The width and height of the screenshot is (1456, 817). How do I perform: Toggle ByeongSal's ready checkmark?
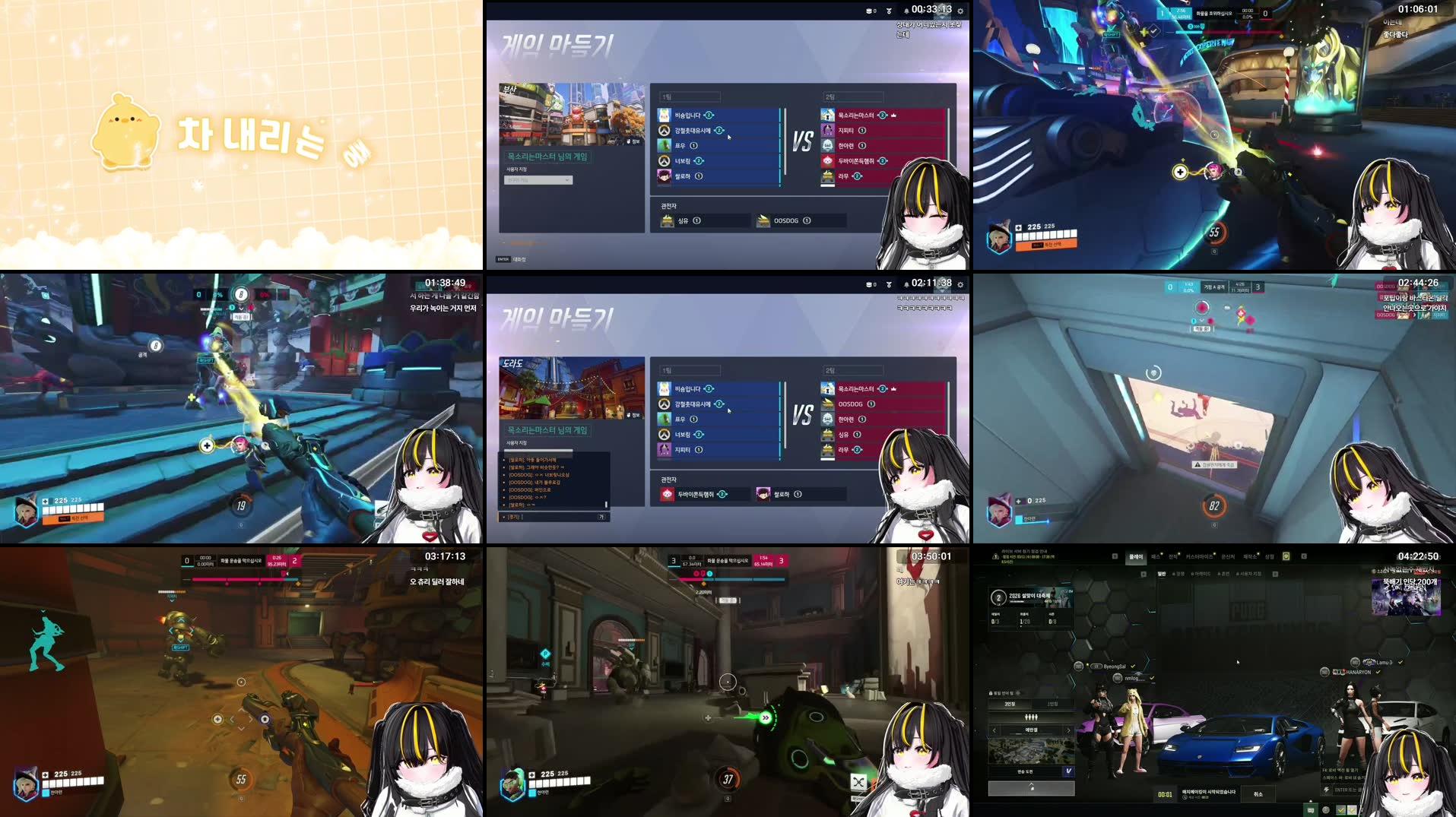(1133, 666)
